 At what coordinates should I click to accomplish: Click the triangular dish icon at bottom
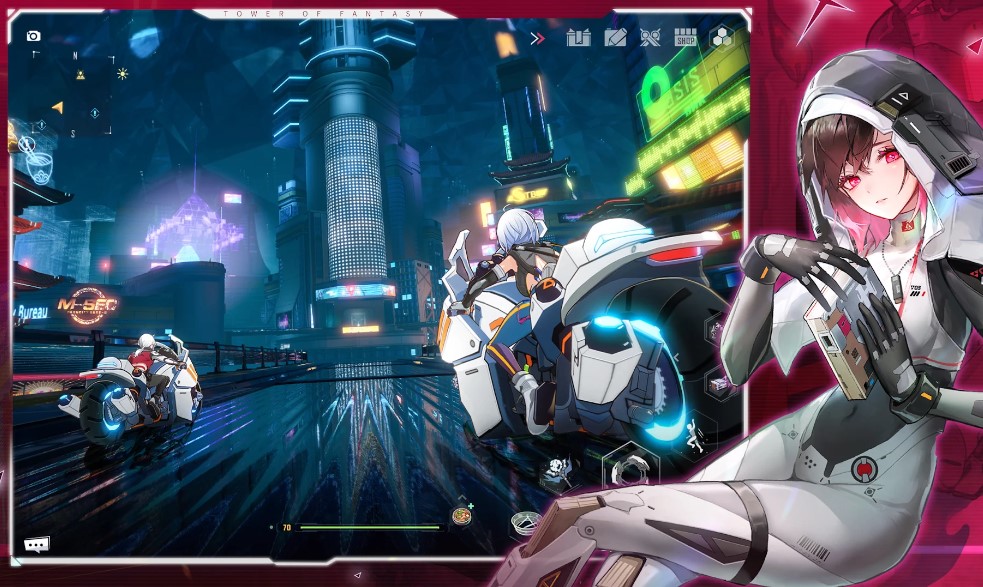point(528,520)
